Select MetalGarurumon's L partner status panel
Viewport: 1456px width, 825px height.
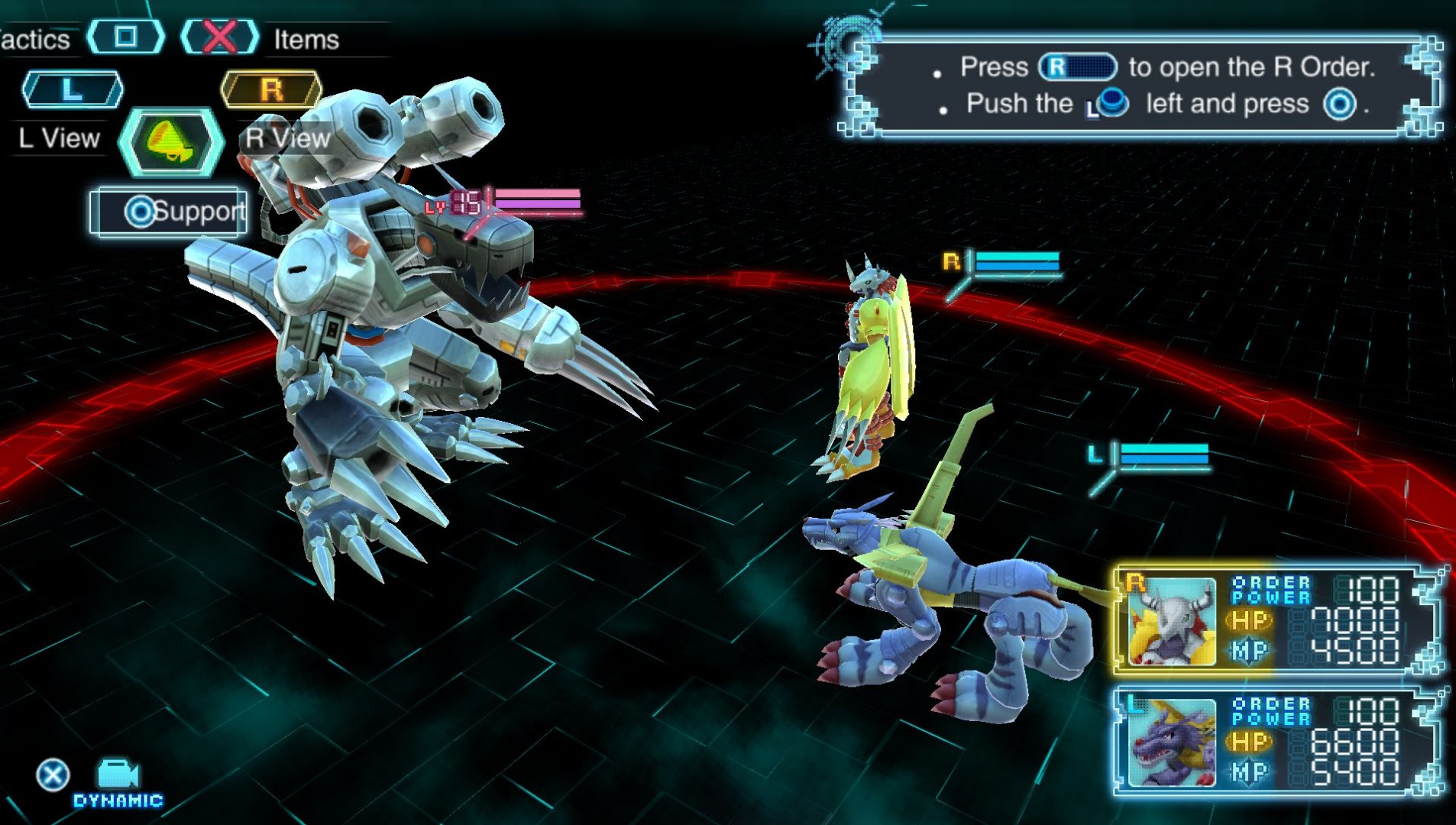[1276, 742]
